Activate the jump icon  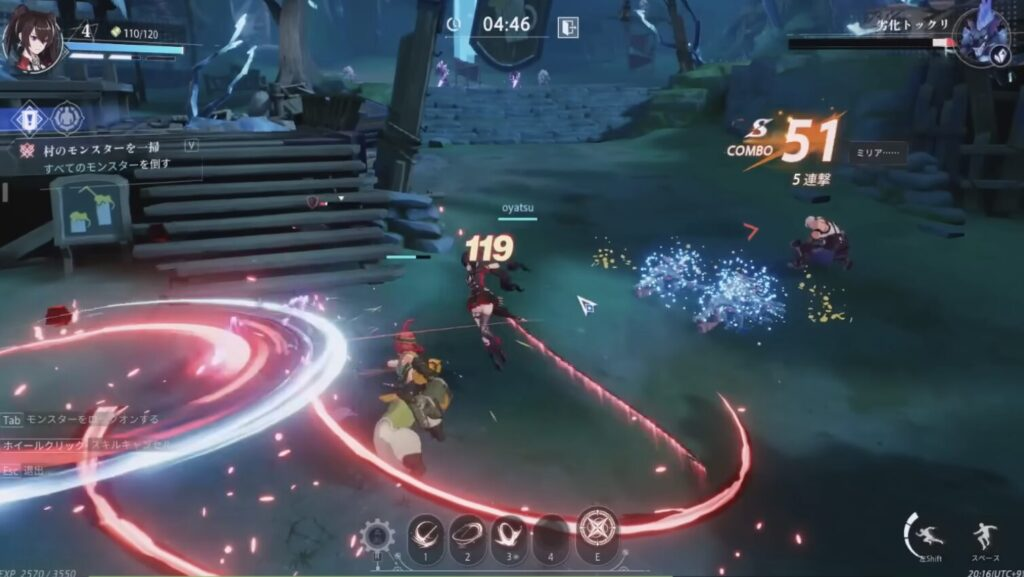click(x=984, y=537)
